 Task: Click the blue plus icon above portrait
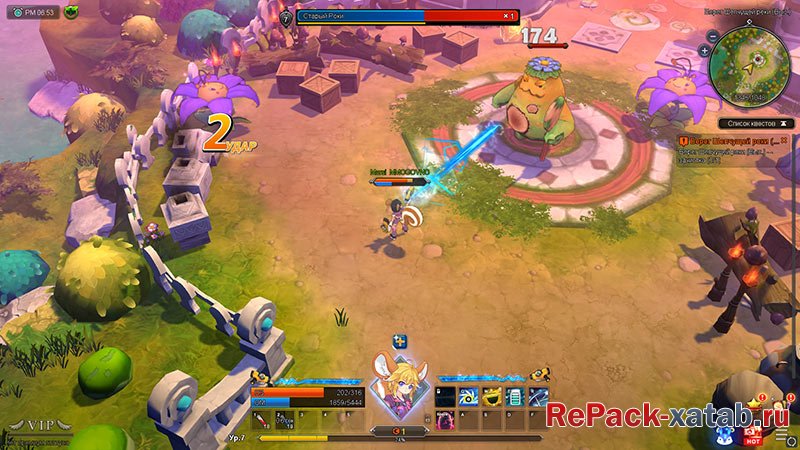[x=399, y=342]
